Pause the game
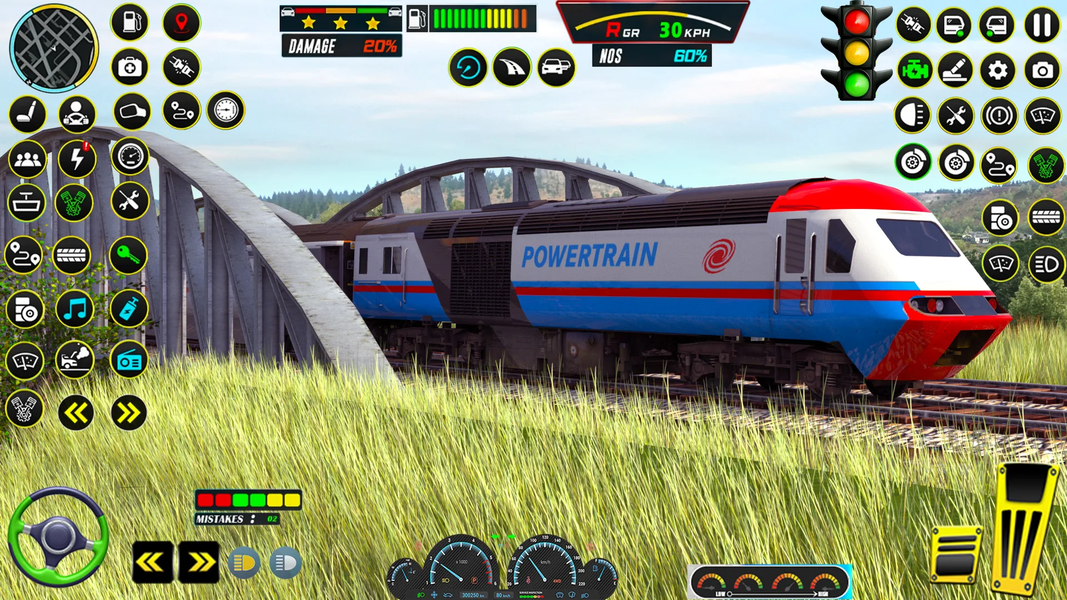 pos(1042,25)
